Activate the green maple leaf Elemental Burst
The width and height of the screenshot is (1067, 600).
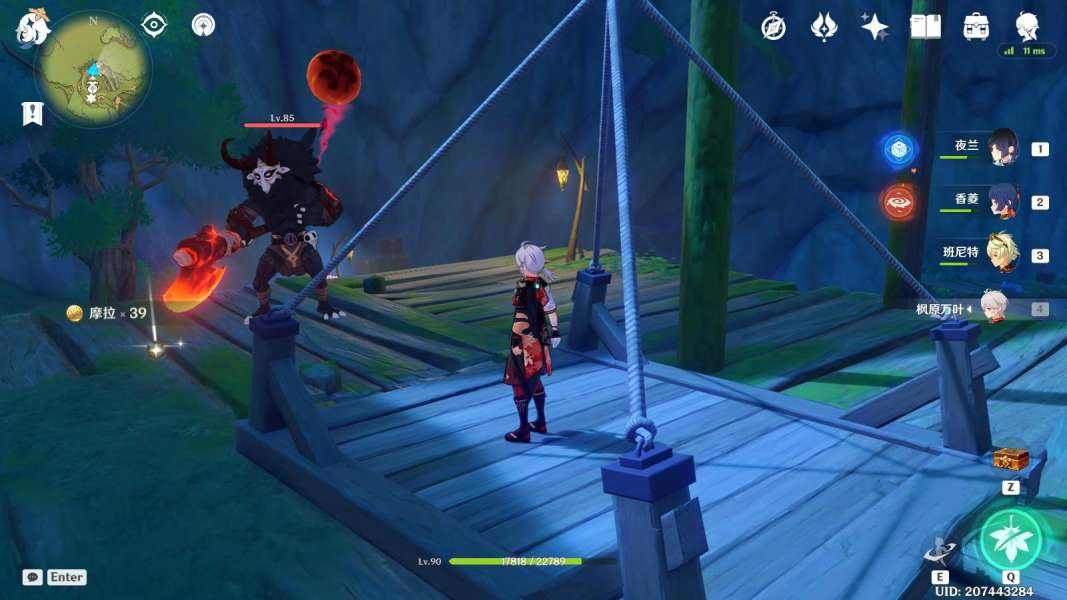click(1010, 540)
